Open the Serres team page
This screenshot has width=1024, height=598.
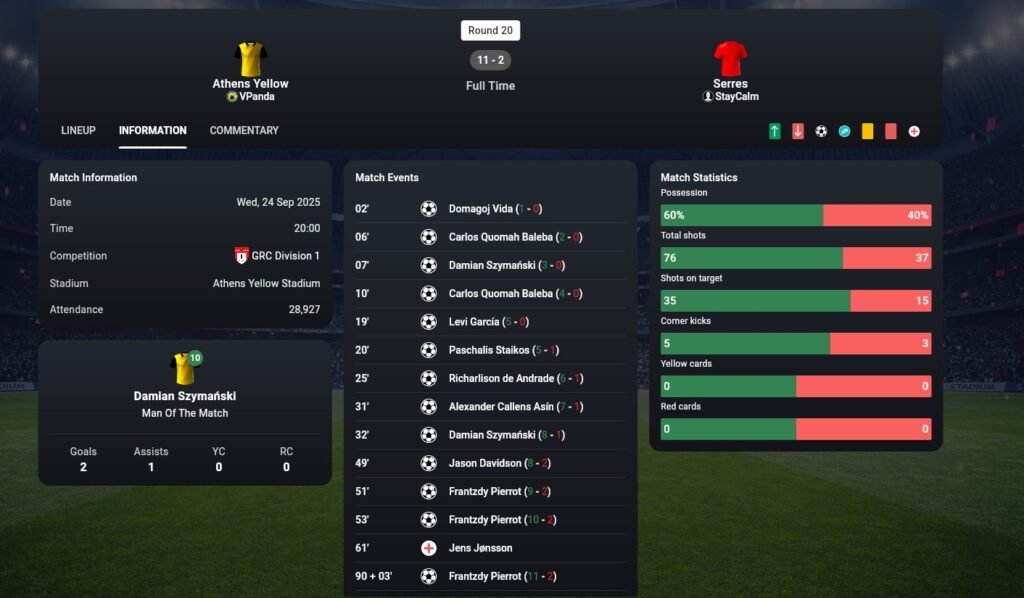[730, 83]
